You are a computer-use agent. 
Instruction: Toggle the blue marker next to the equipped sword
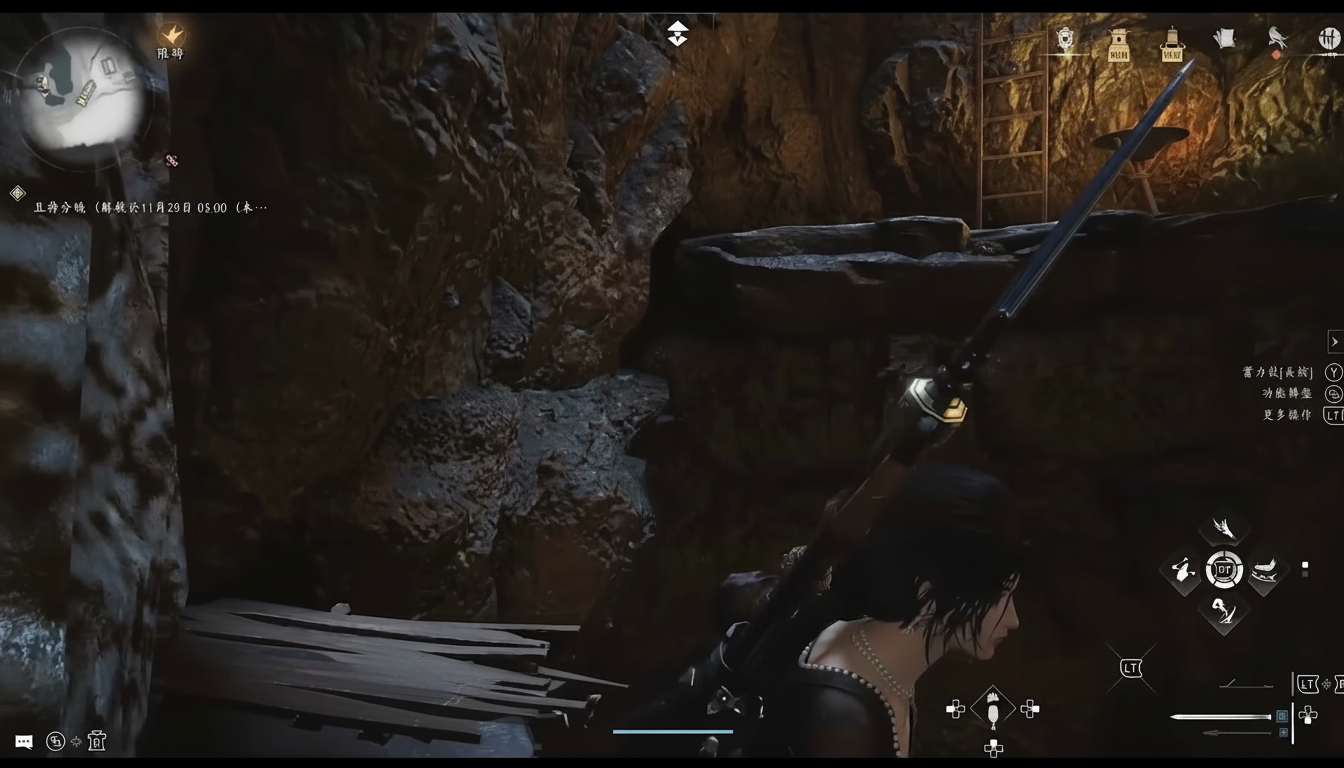pos(1282,716)
